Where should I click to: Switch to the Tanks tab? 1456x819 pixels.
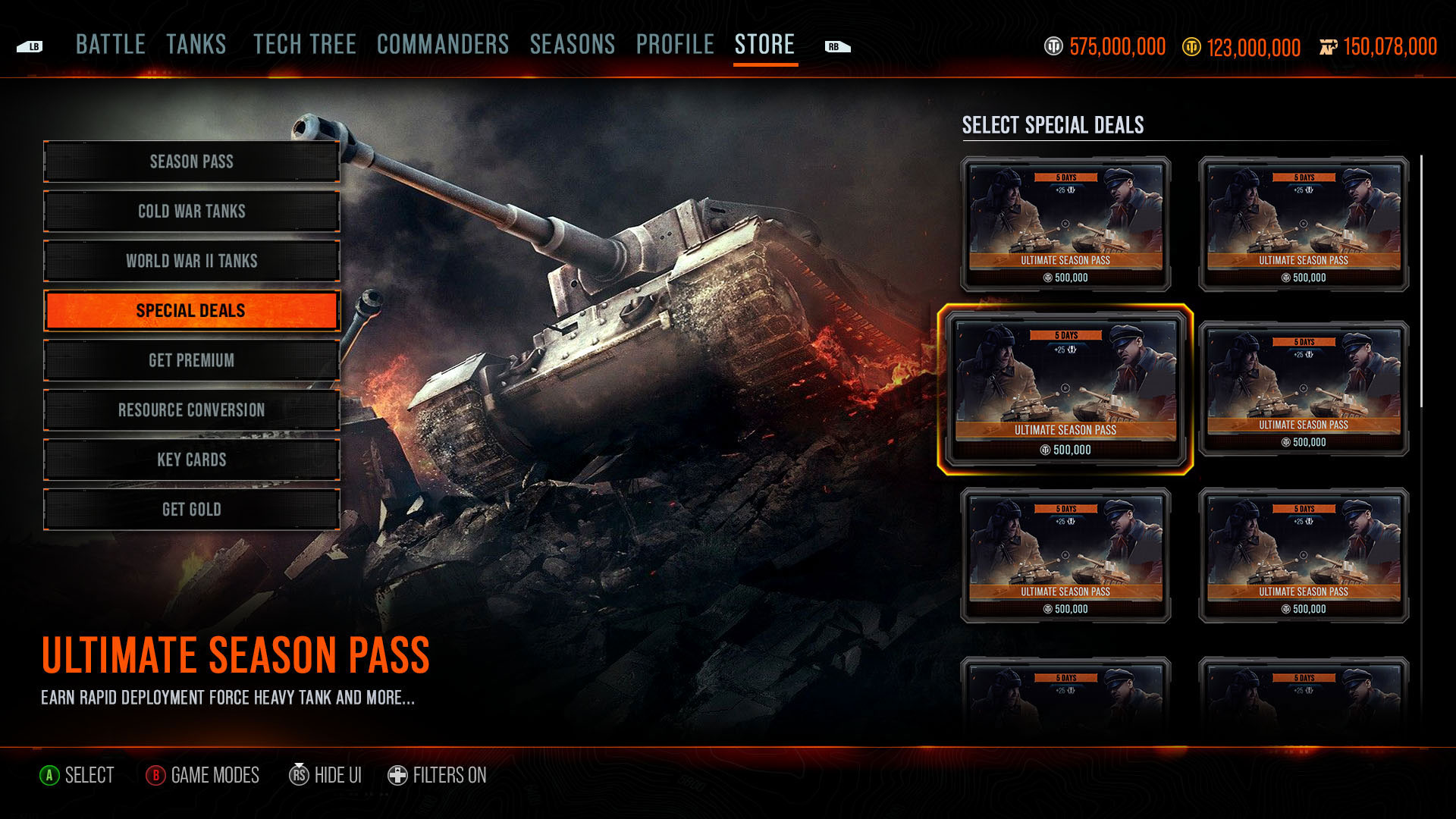pyautogui.click(x=196, y=45)
